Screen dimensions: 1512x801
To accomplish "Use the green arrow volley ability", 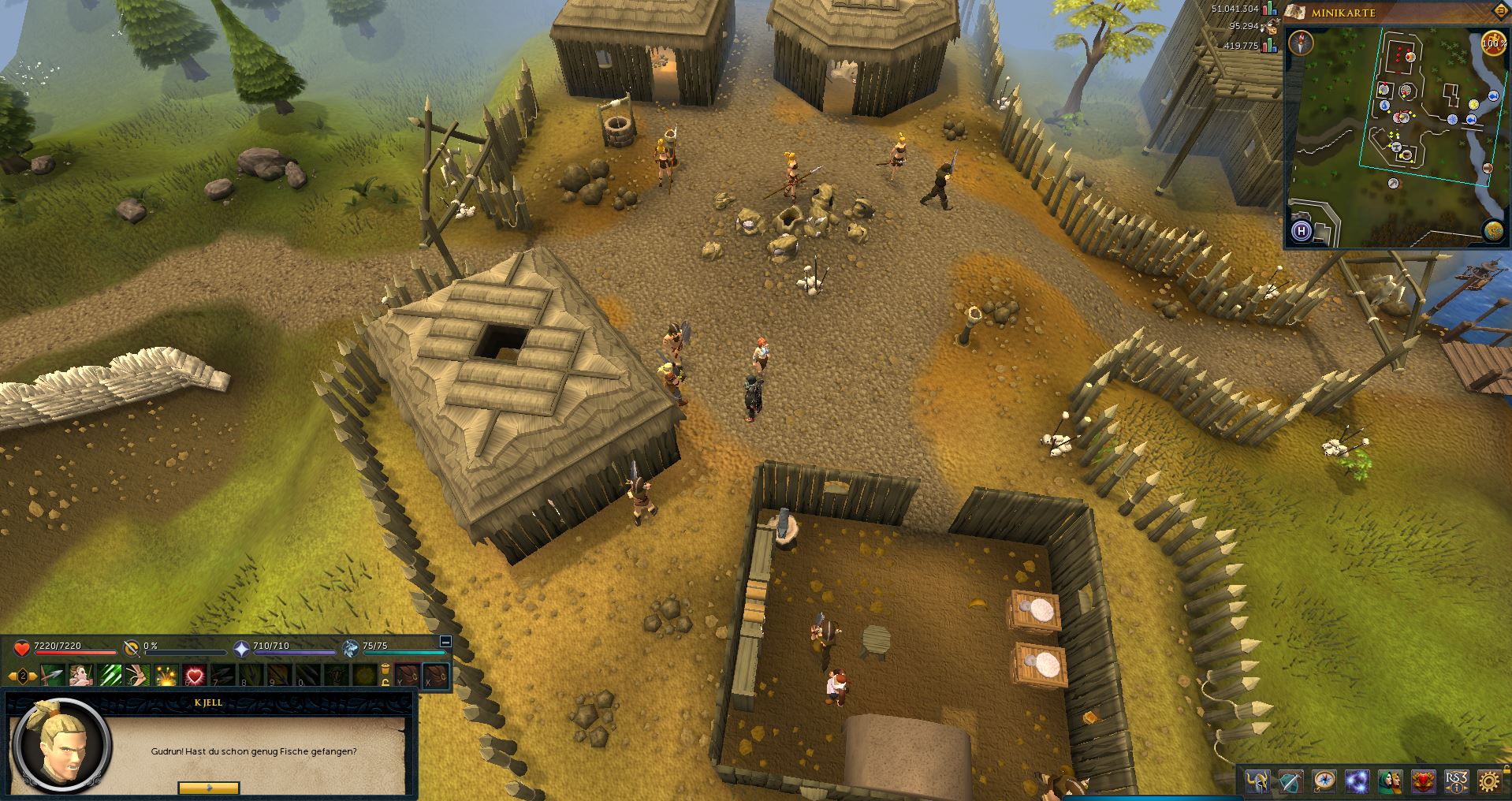I will pos(109,676).
